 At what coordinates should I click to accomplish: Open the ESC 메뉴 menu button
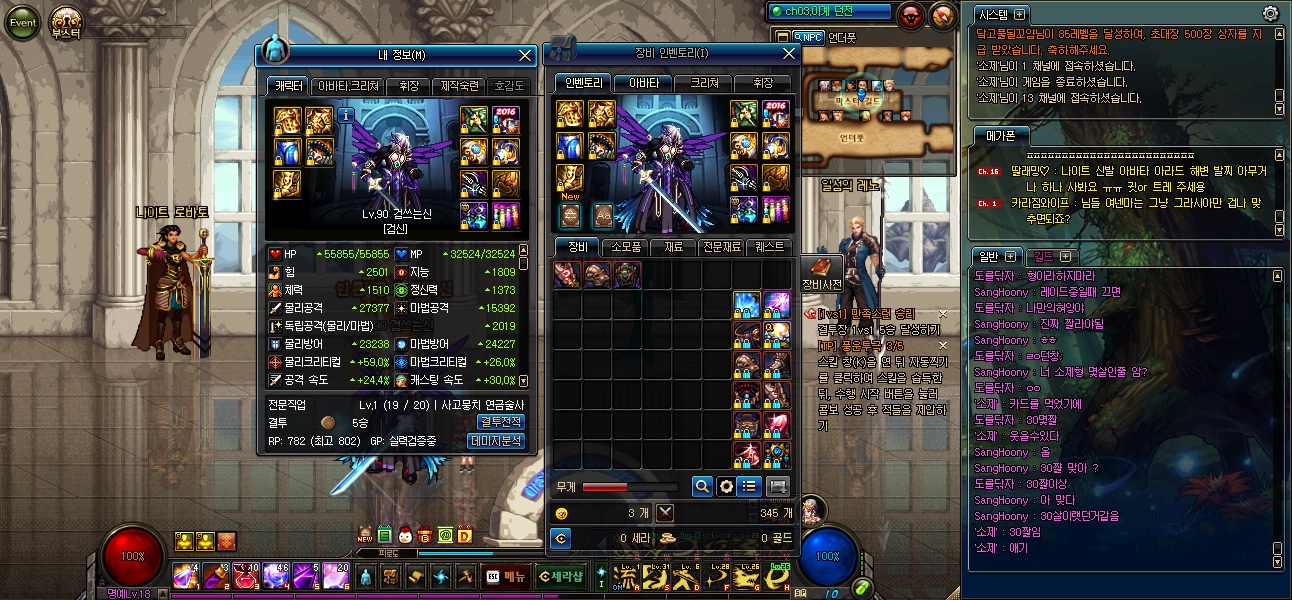click(506, 576)
